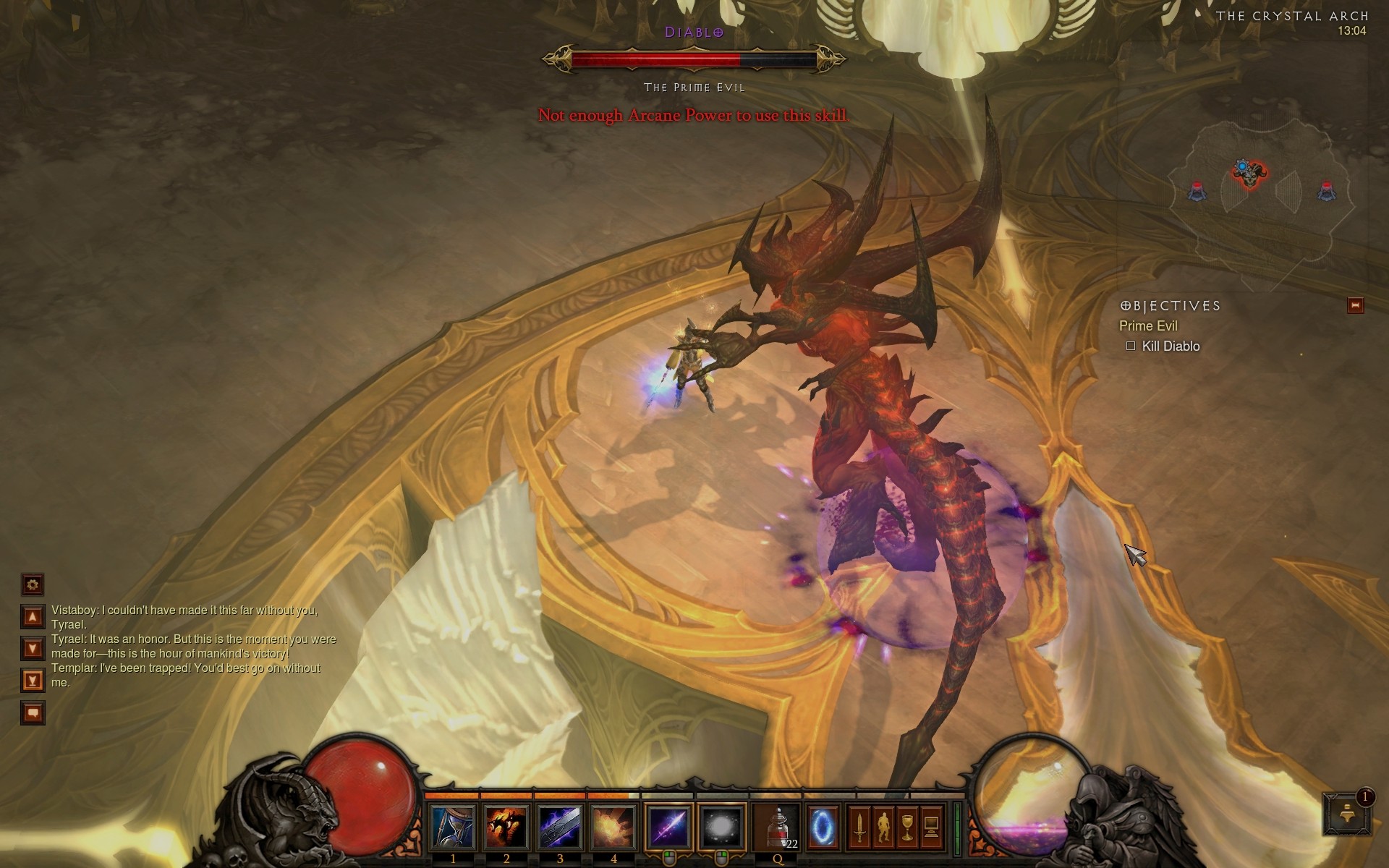Trigger the fiery explosion skill in slot 4

[x=613, y=827]
